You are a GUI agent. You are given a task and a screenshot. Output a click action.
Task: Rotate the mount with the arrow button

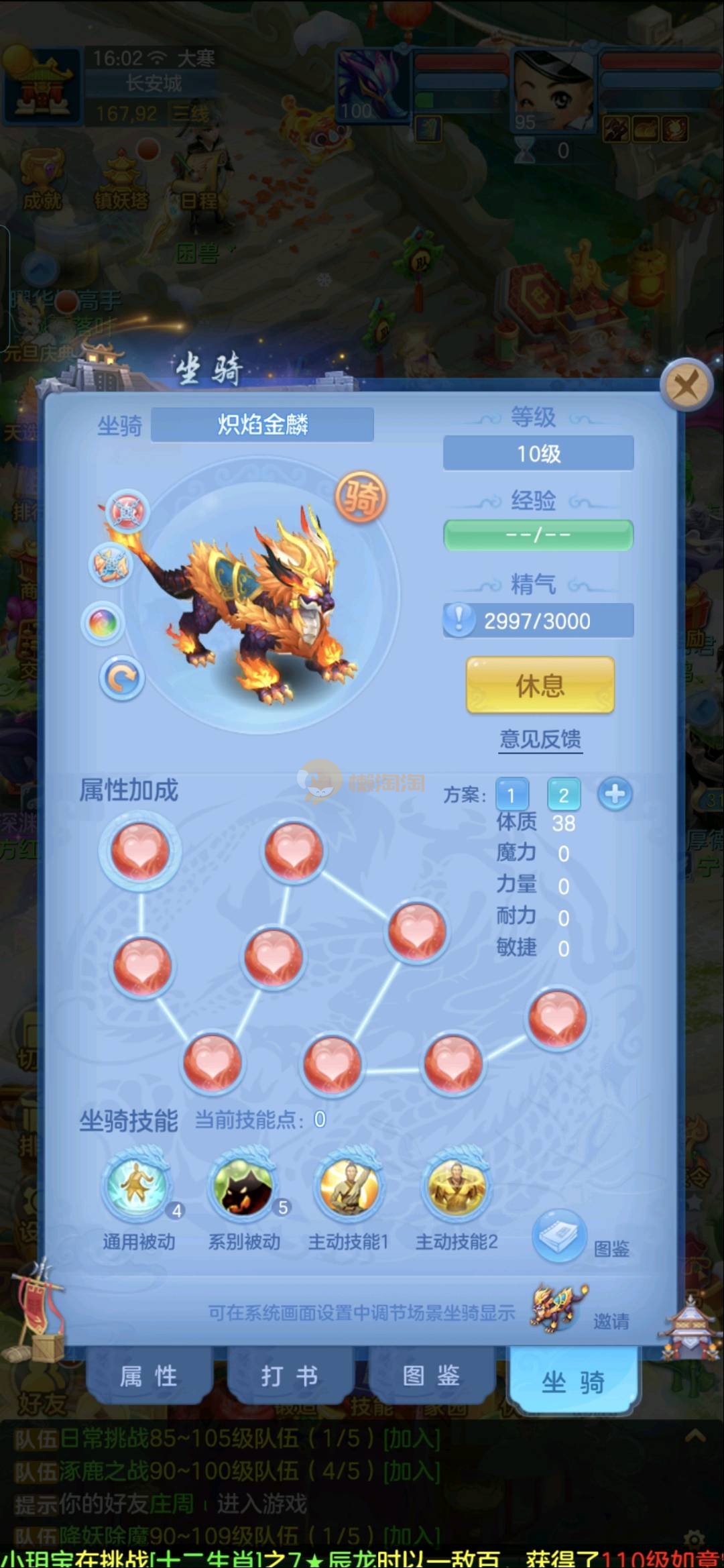(122, 679)
